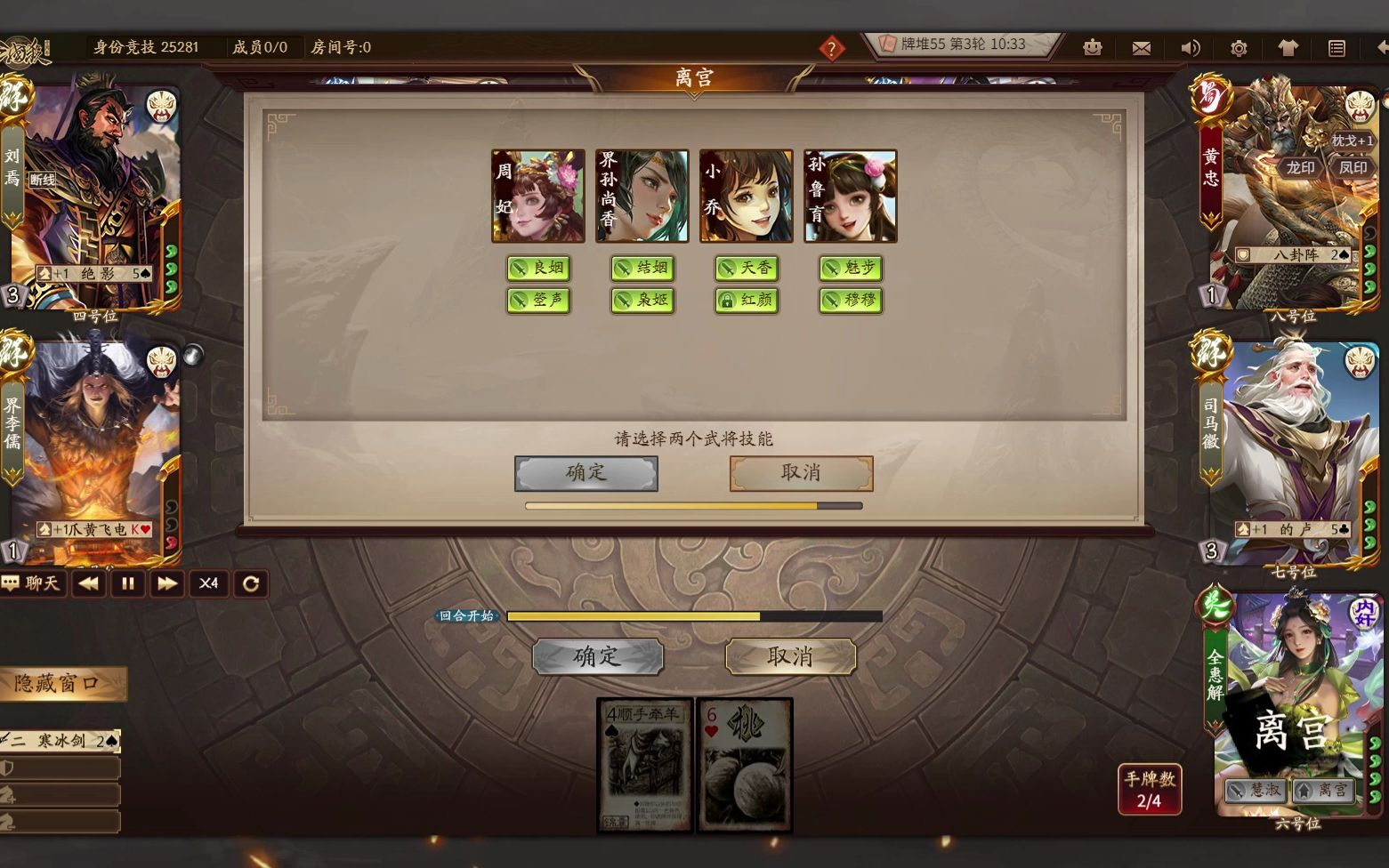Screen dimensions: 1389x868
Task: Open the game log list icon
Action: pyautogui.click(x=1335, y=48)
